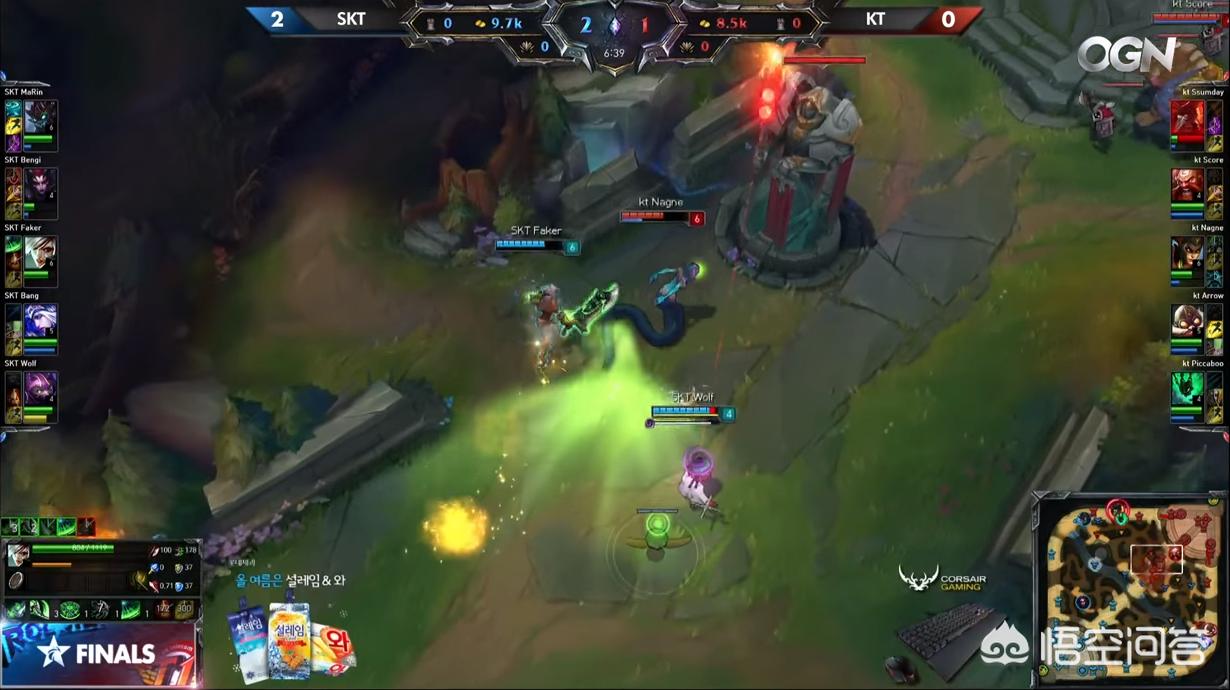This screenshot has height=690, width=1230.
Task: Click the selected champion portrait in stats panel
Action: (x=18, y=556)
